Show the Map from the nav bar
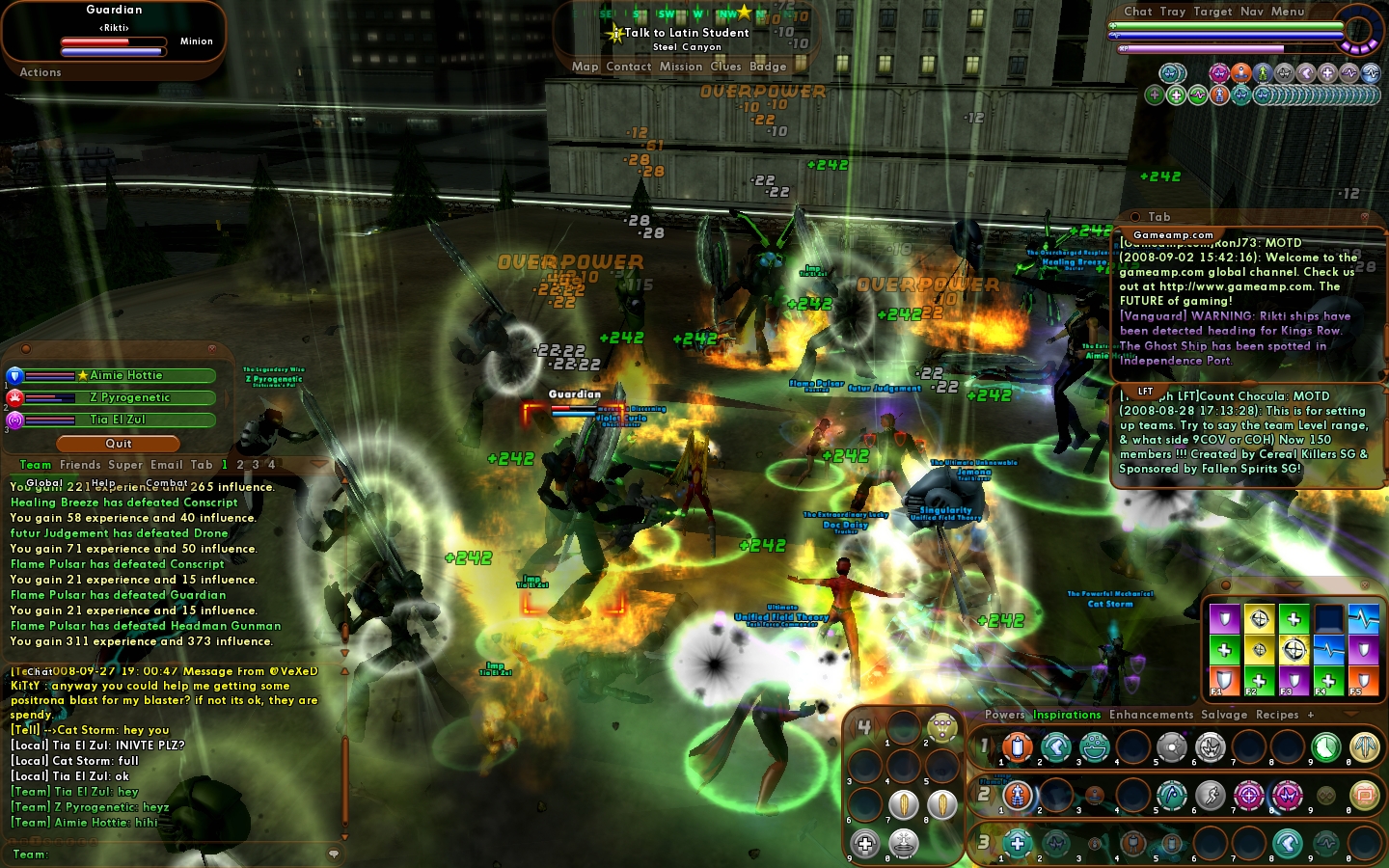This screenshot has height=868, width=1389. point(585,67)
